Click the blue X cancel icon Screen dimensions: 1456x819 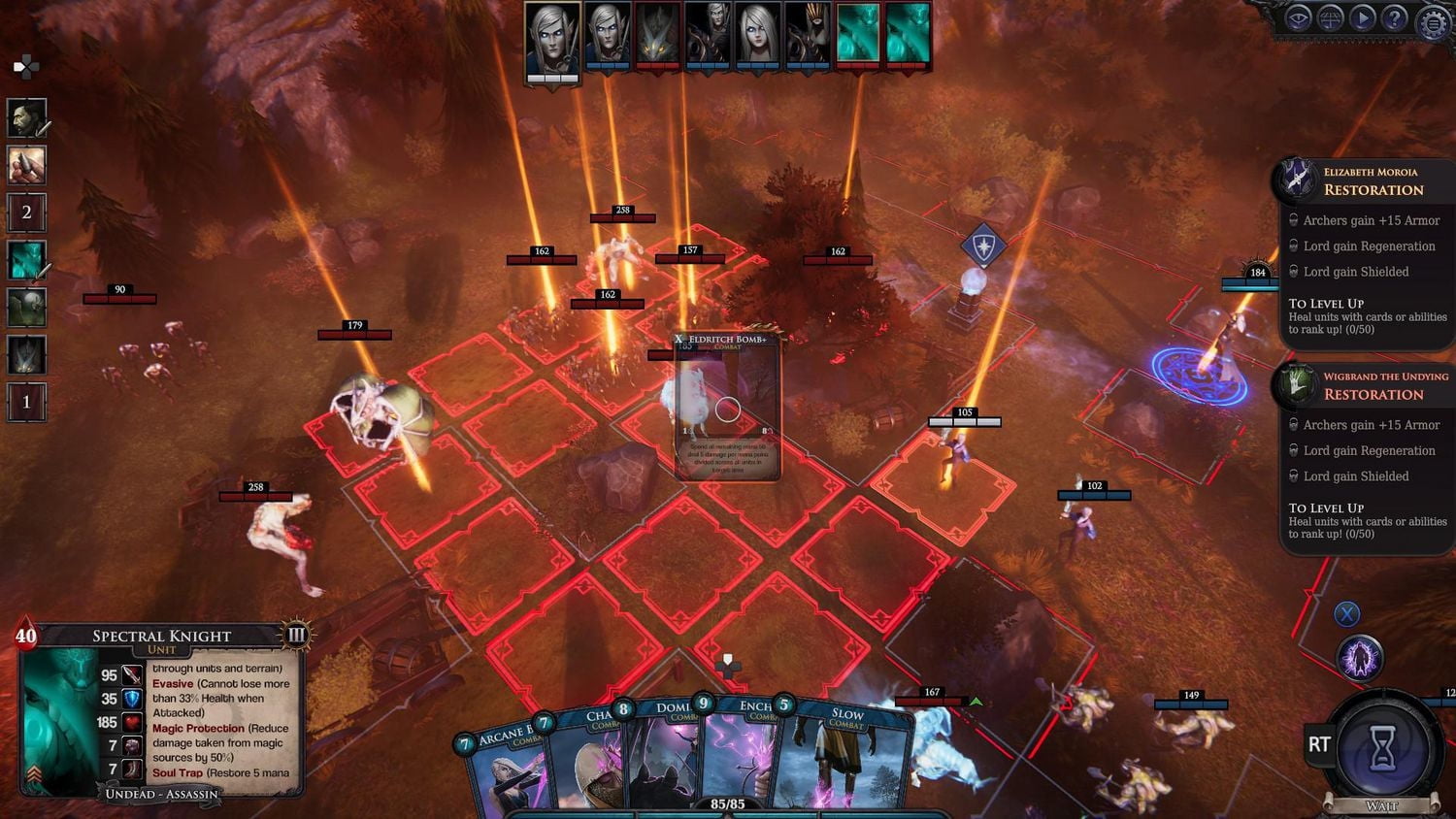tap(1346, 613)
